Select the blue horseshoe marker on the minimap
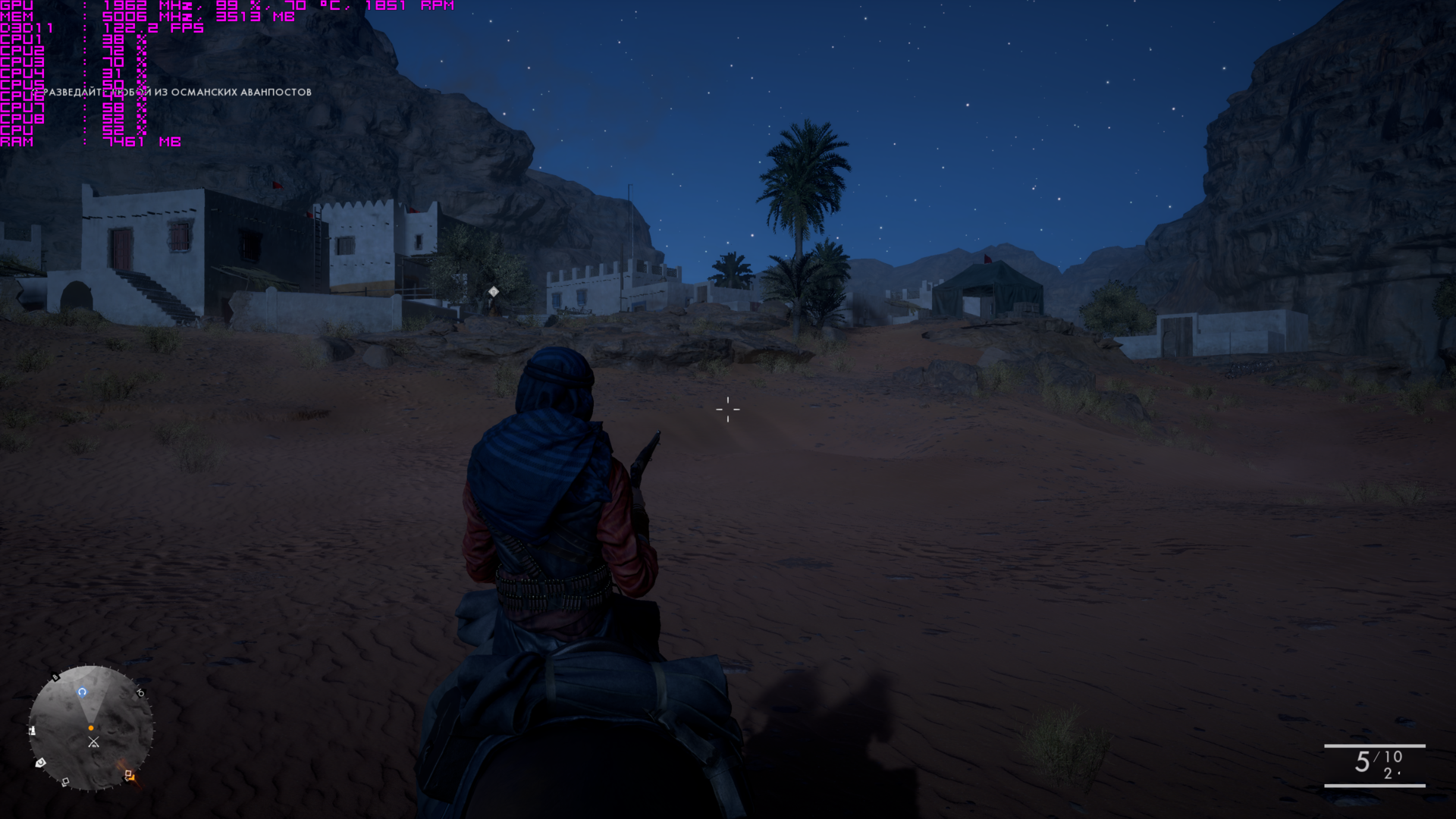The image size is (1456, 819). (x=82, y=692)
